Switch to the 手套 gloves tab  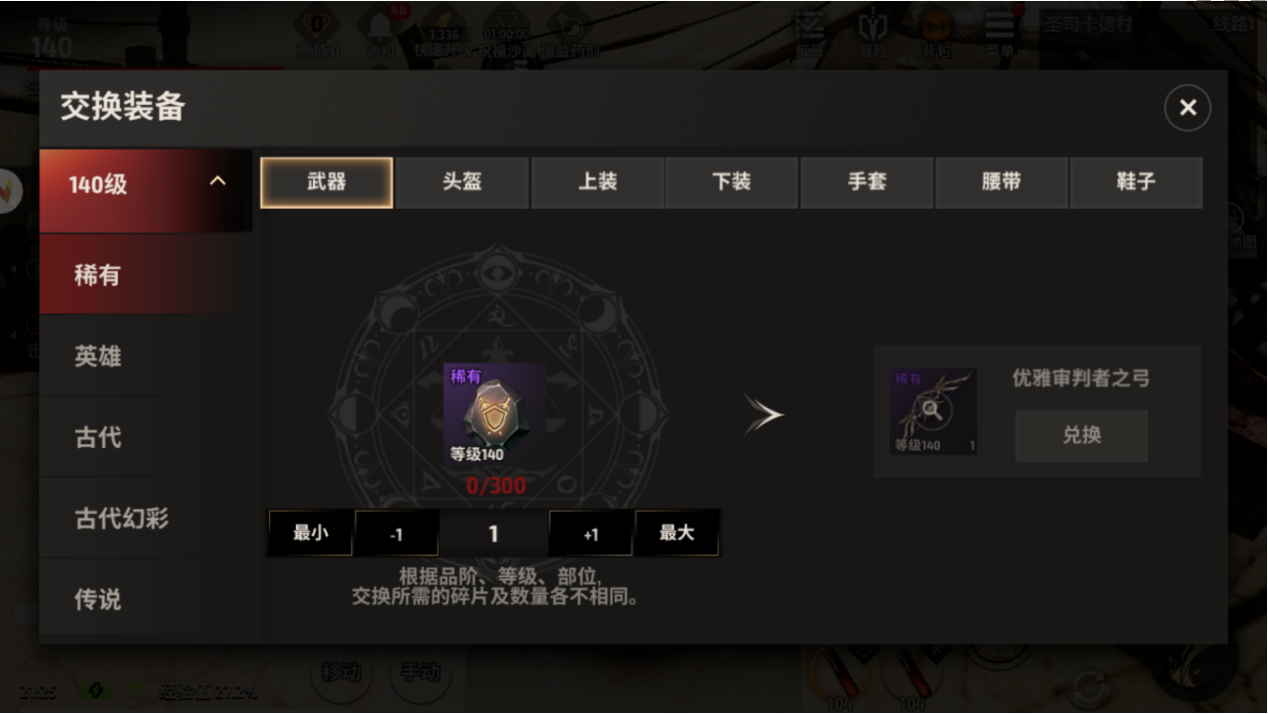pos(866,182)
